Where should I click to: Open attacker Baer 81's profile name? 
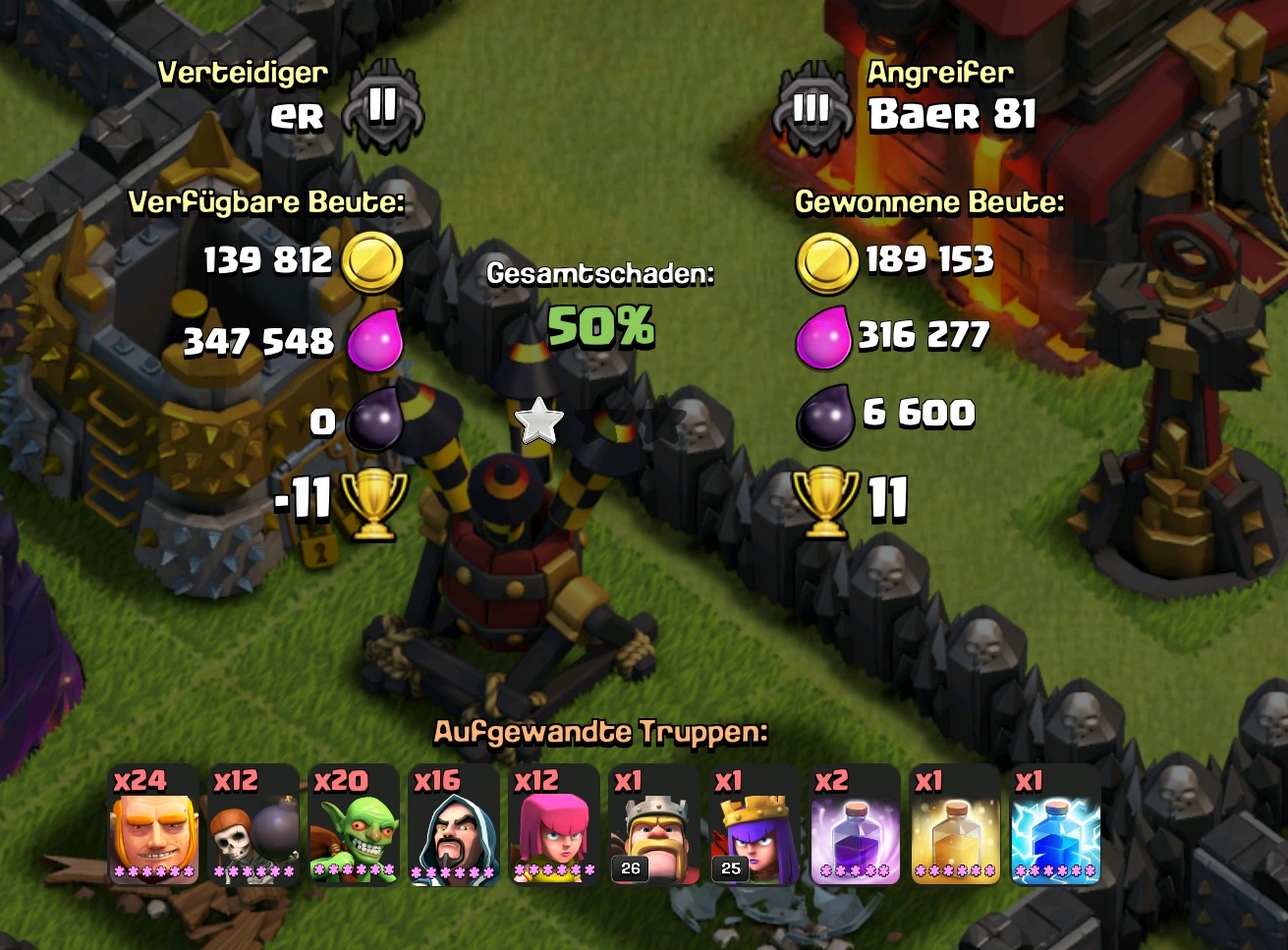(x=952, y=115)
